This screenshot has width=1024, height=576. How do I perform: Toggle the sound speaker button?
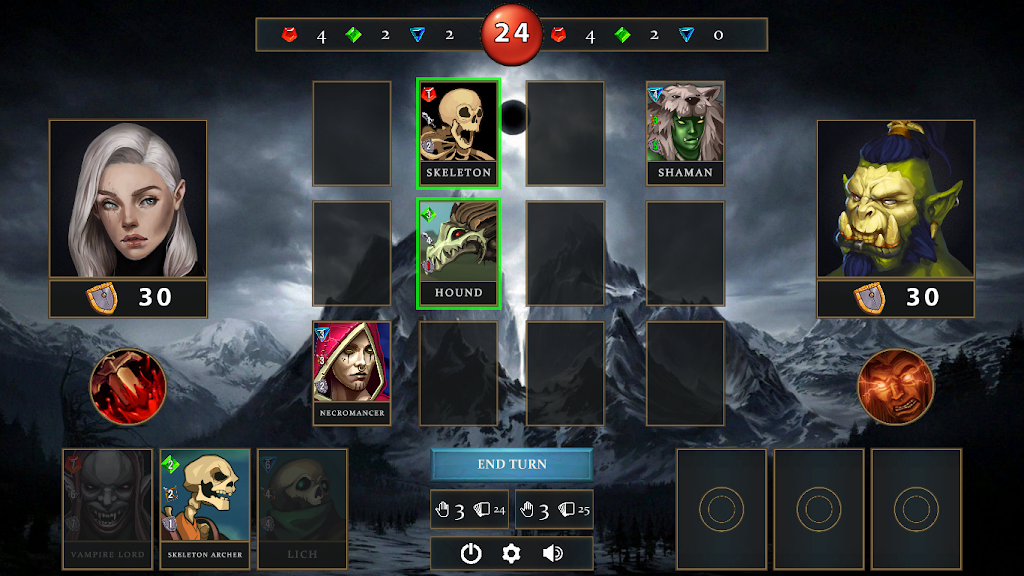click(553, 553)
